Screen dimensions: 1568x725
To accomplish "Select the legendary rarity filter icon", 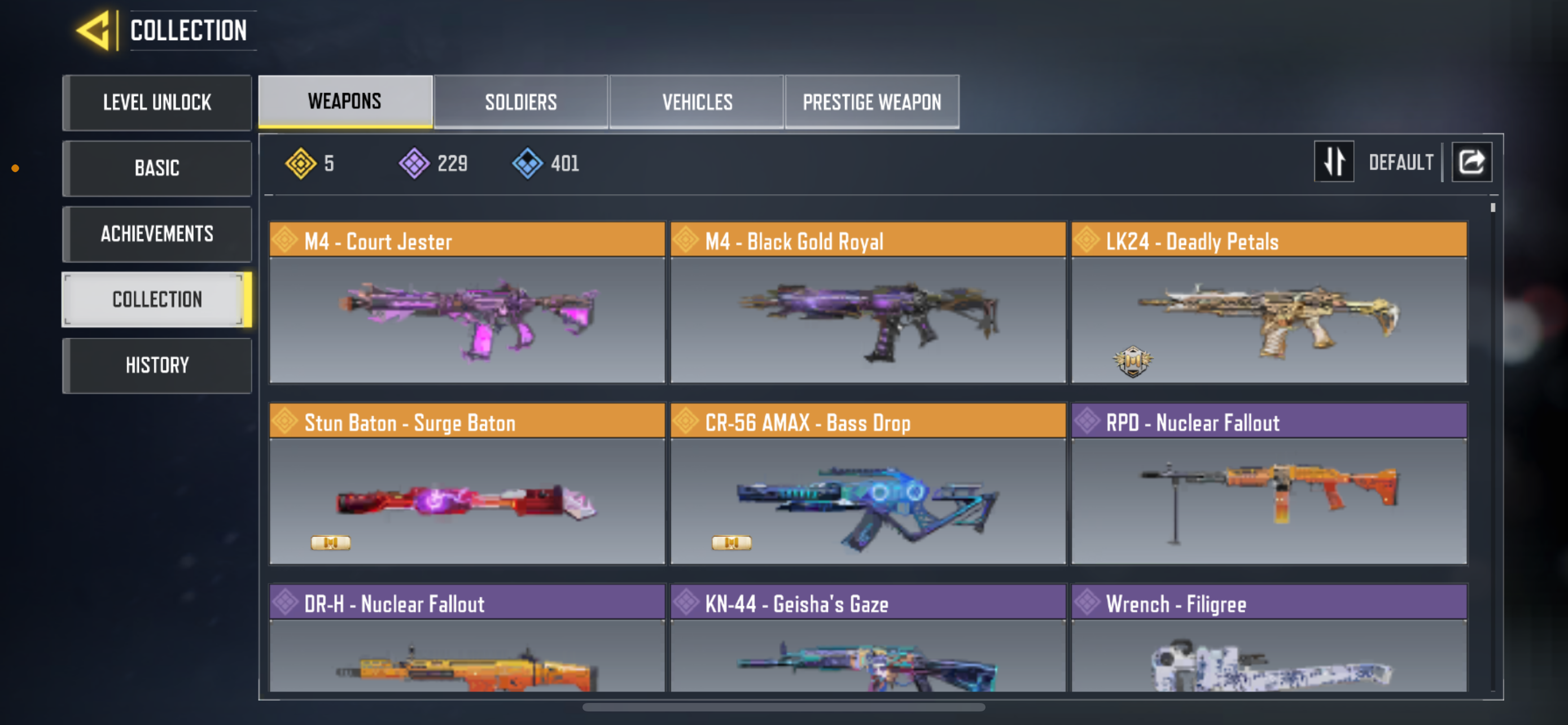I will coord(303,162).
